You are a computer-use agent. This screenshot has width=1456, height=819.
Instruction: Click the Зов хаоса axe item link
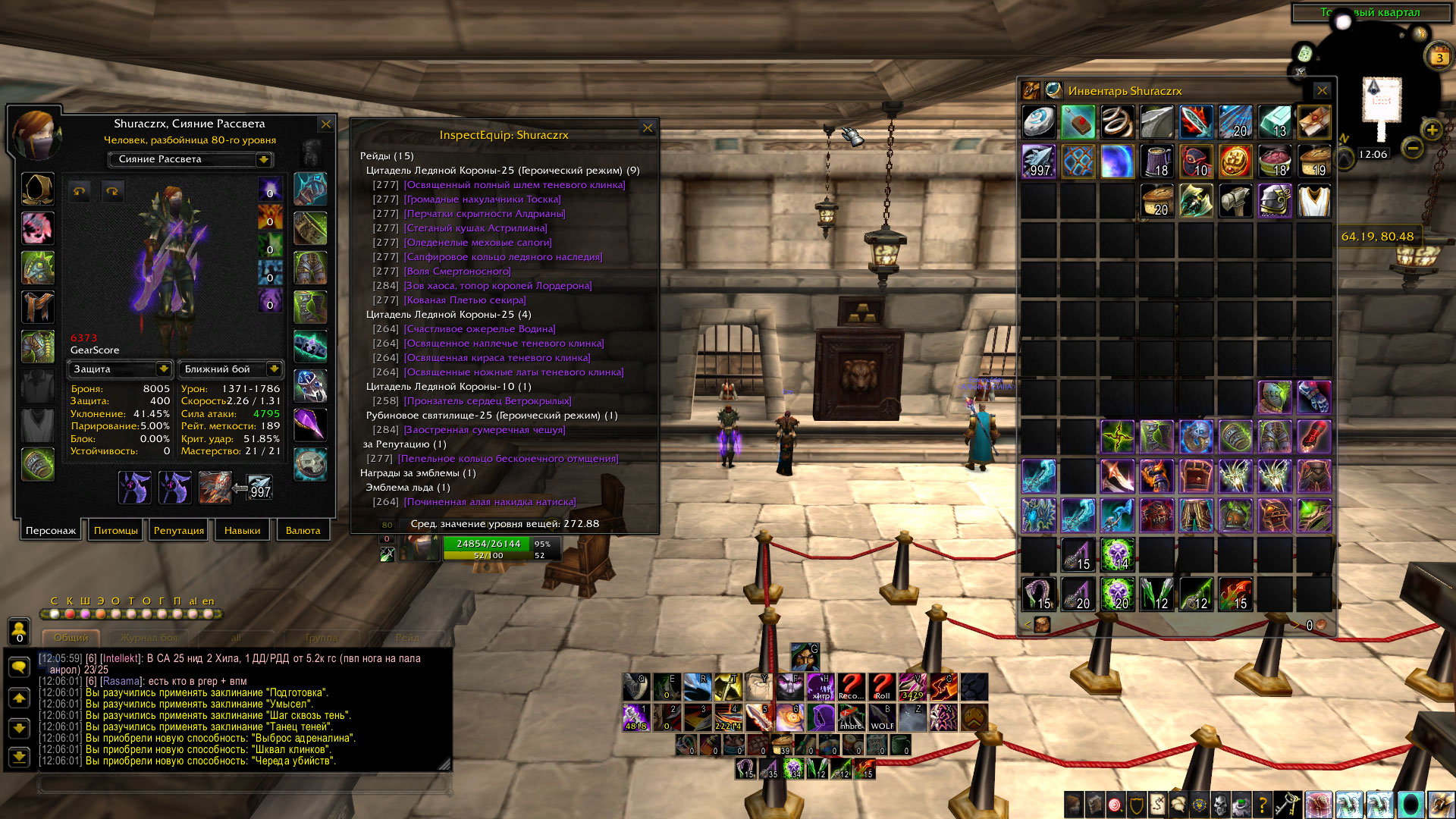click(x=497, y=286)
